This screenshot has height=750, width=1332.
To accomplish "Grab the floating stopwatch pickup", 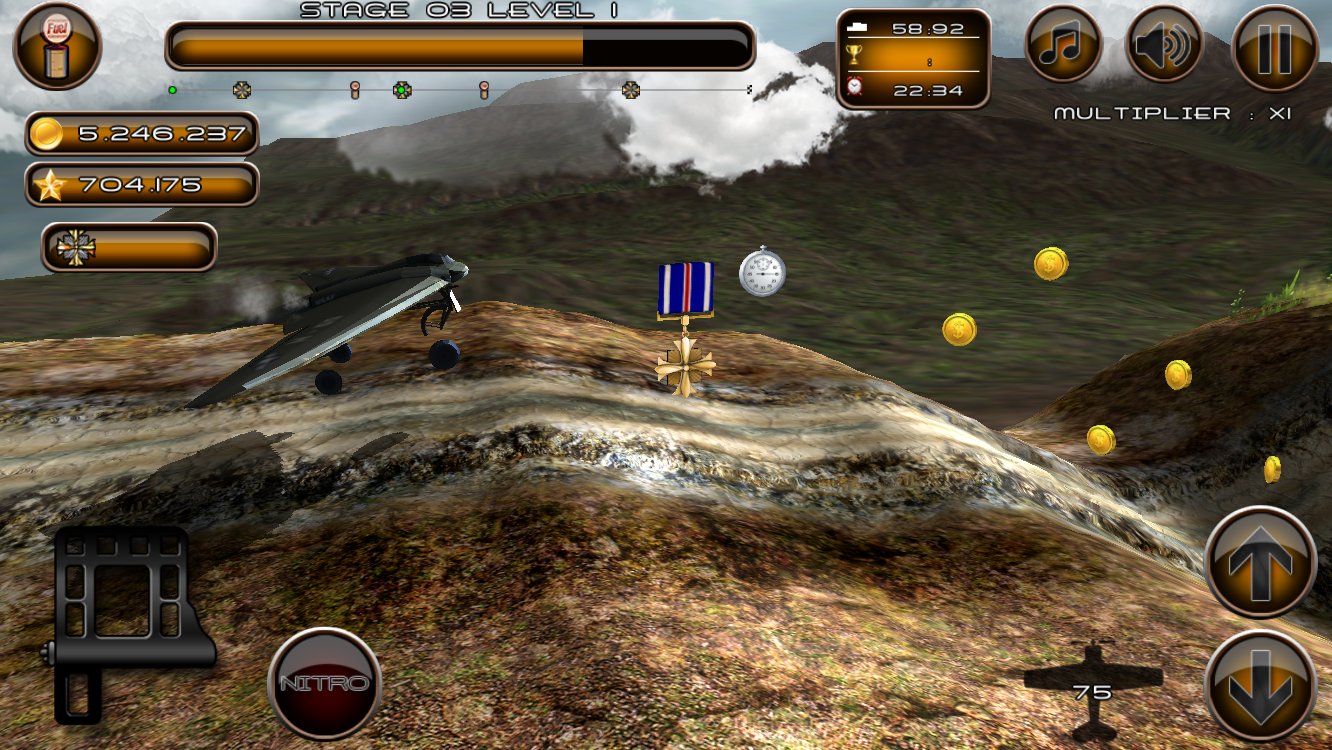I will pyautogui.click(x=764, y=271).
